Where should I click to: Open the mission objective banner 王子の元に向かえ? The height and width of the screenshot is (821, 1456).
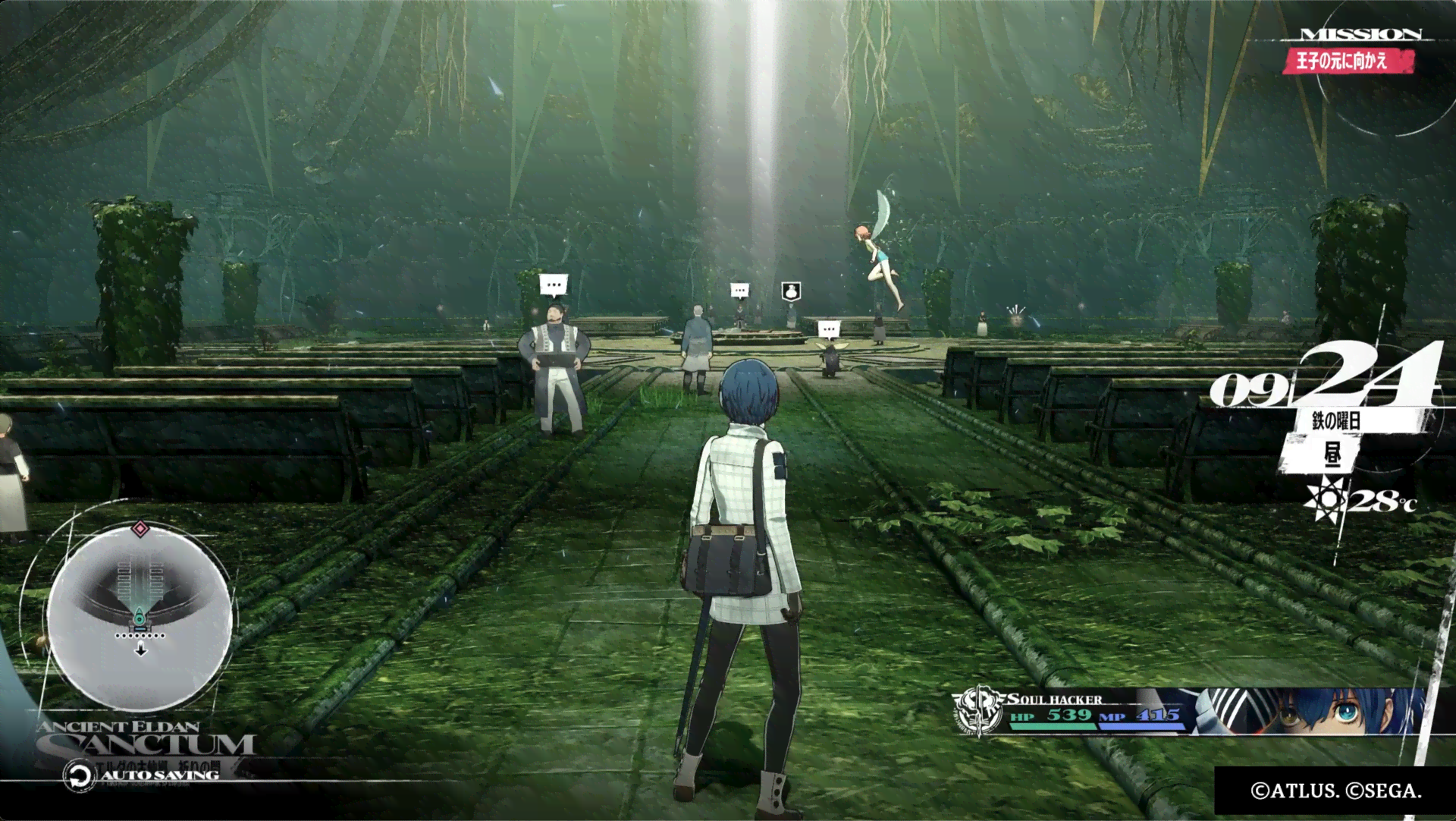[1347, 61]
